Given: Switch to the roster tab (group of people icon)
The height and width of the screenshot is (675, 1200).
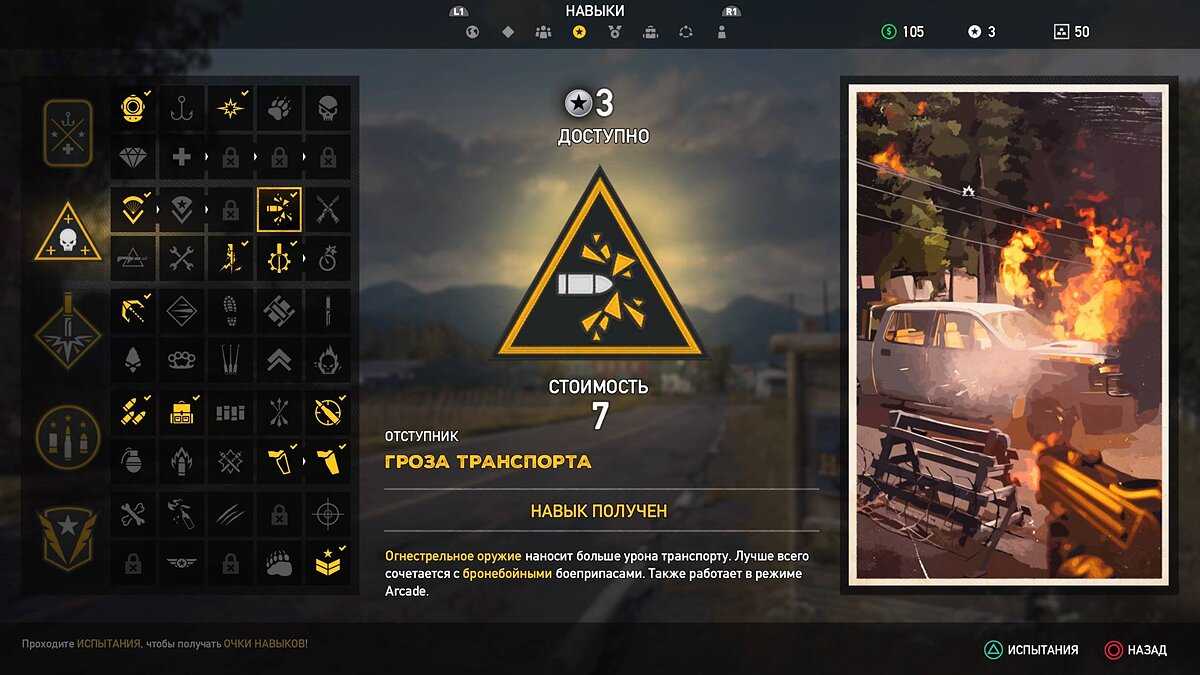Looking at the screenshot, I should coord(543,32).
